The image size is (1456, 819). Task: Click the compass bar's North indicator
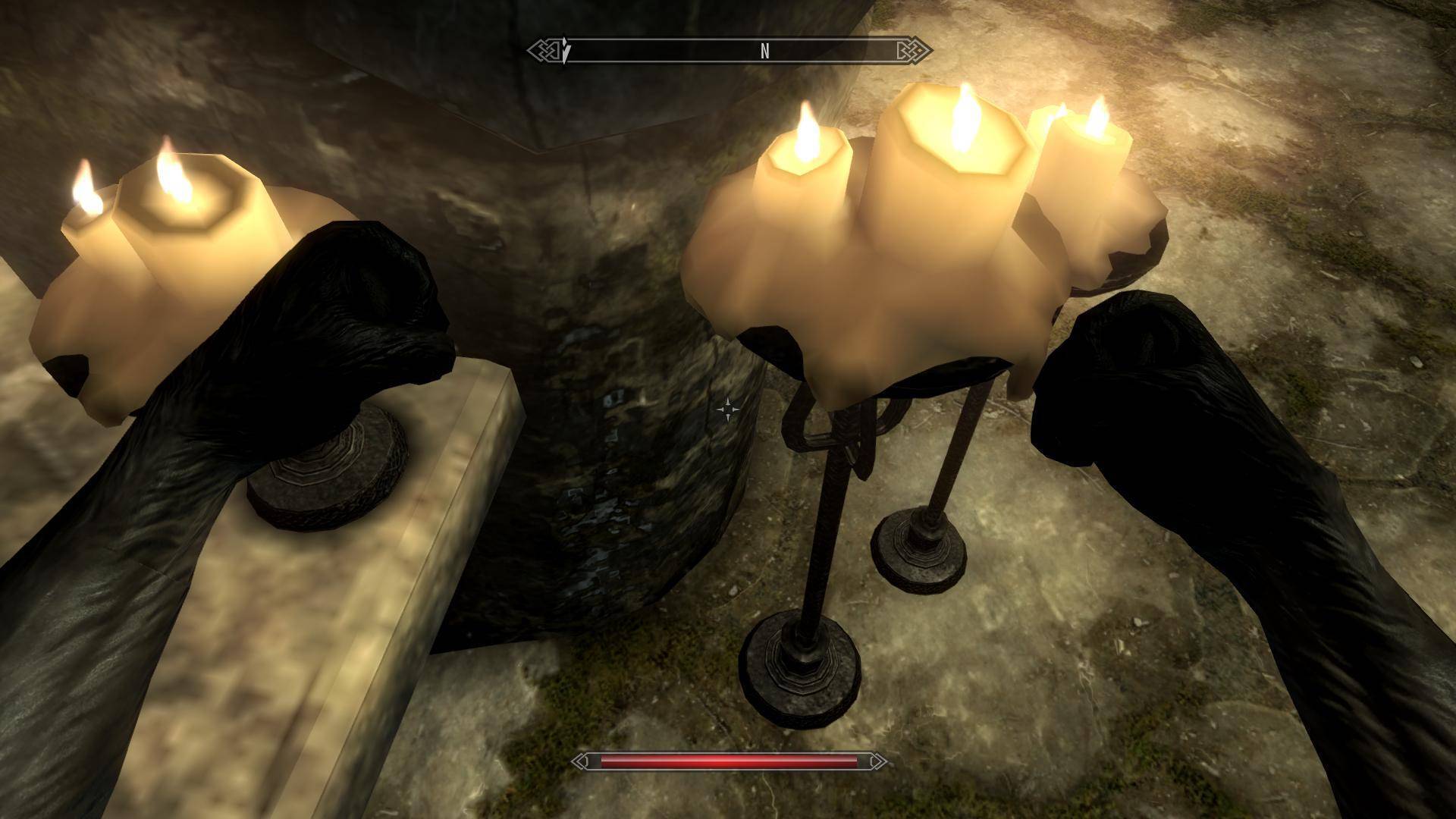[764, 51]
